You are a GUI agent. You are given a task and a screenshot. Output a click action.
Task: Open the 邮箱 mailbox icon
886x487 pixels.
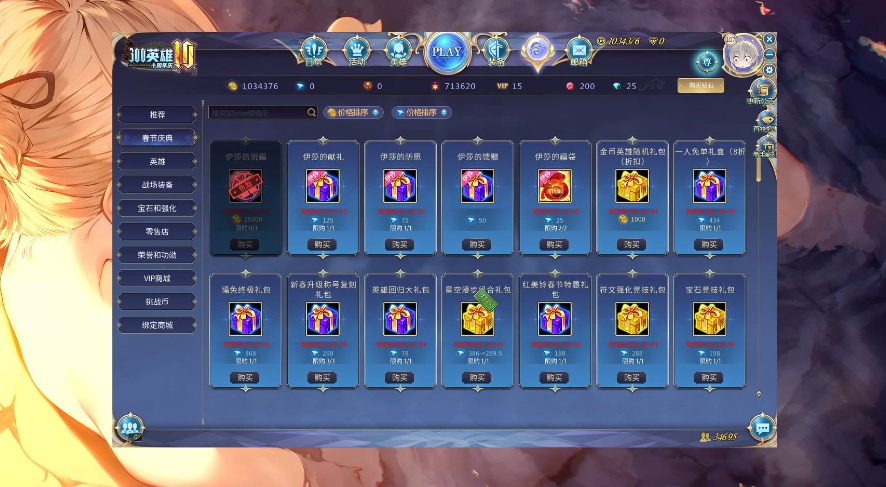579,50
